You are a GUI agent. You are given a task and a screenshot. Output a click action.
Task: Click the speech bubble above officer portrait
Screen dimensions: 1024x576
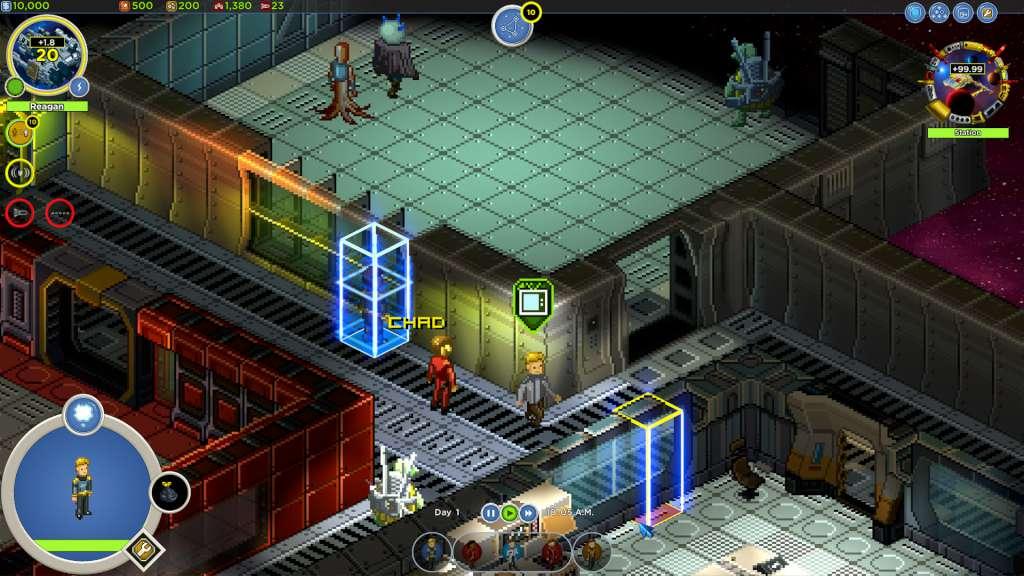click(83, 411)
